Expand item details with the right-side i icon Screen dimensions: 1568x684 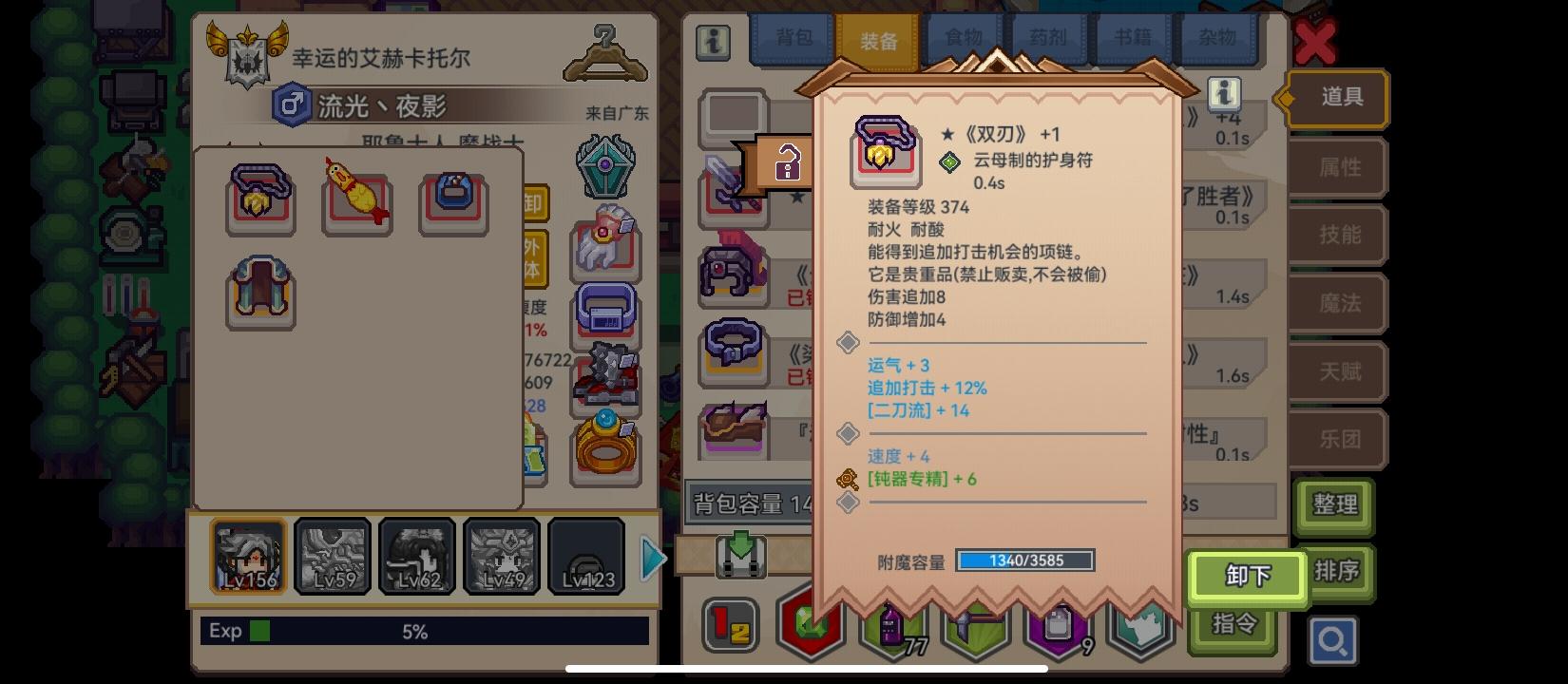1226,94
